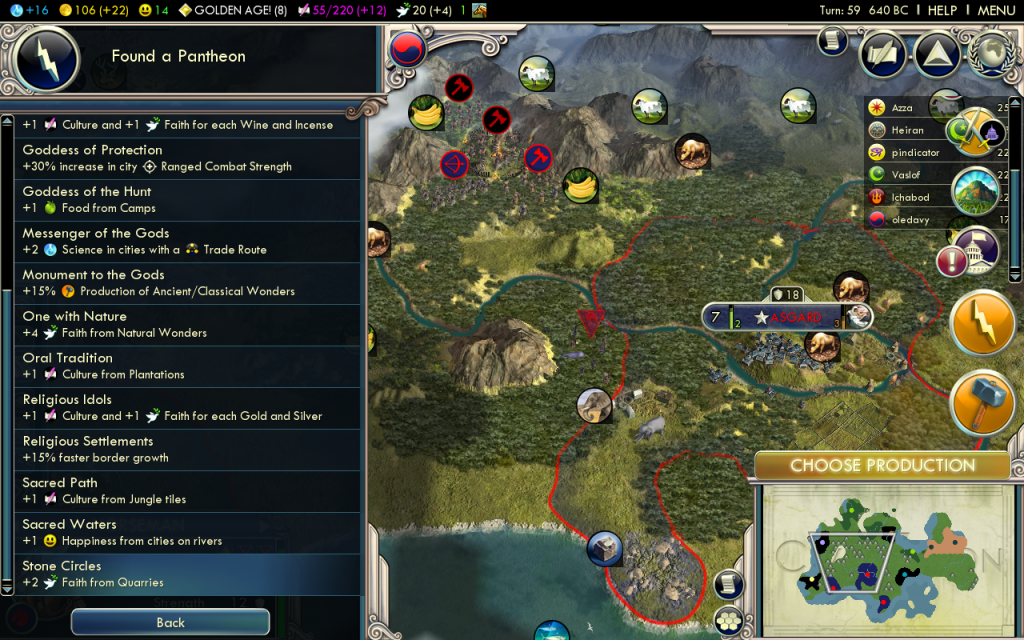Viewport: 1024px width, 640px height.
Task: Open the social policies triangle icon
Action: pos(937,55)
